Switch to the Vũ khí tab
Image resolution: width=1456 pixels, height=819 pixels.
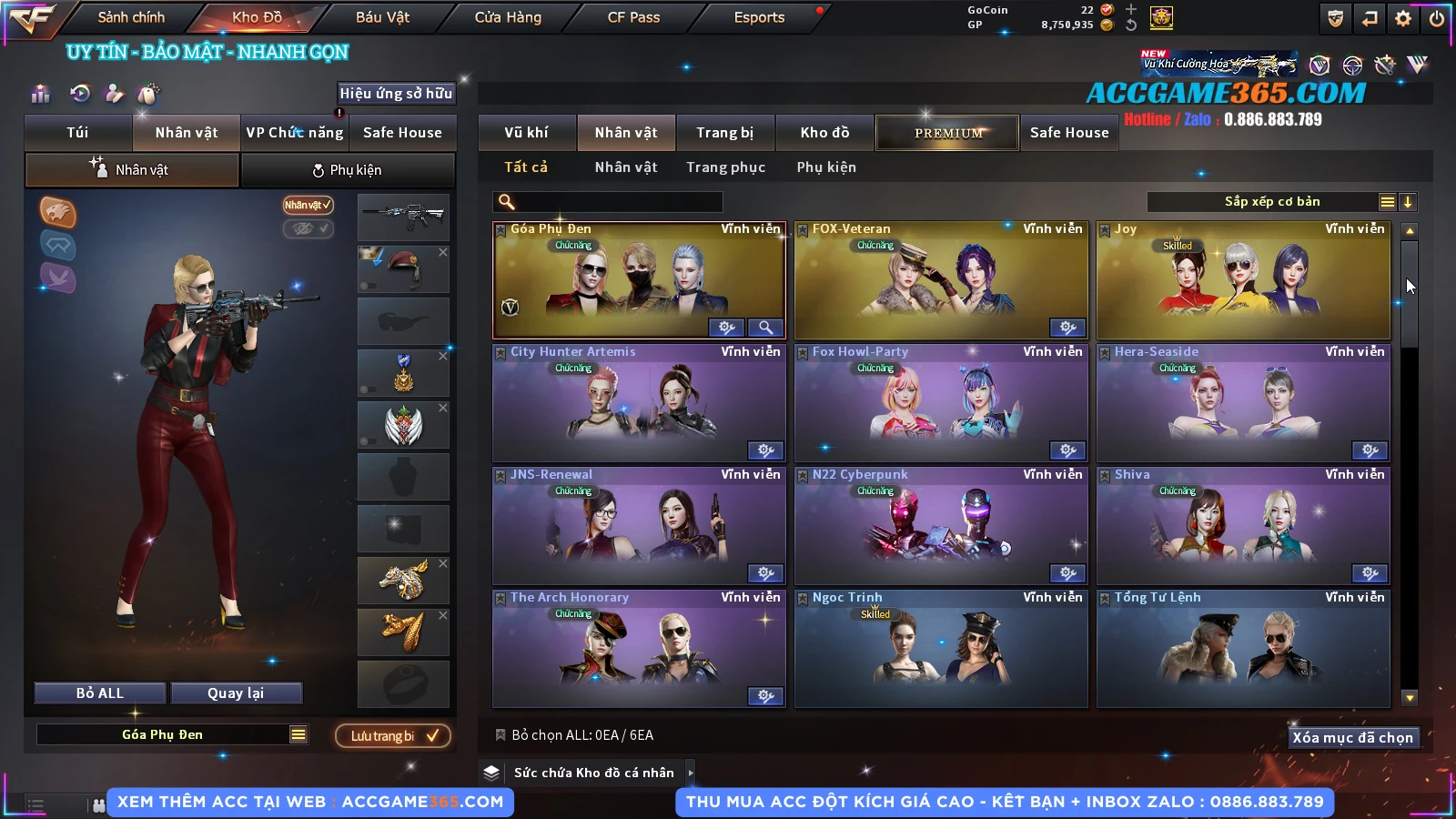tap(526, 133)
